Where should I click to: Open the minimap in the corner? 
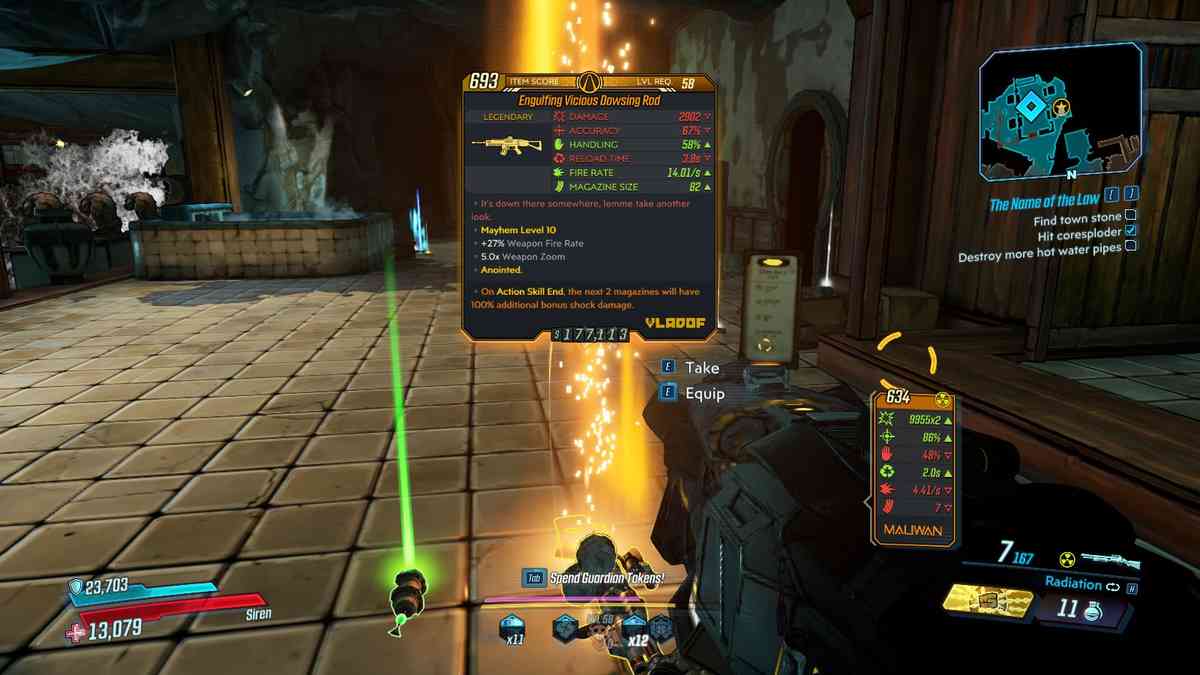(x=1059, y=108)
